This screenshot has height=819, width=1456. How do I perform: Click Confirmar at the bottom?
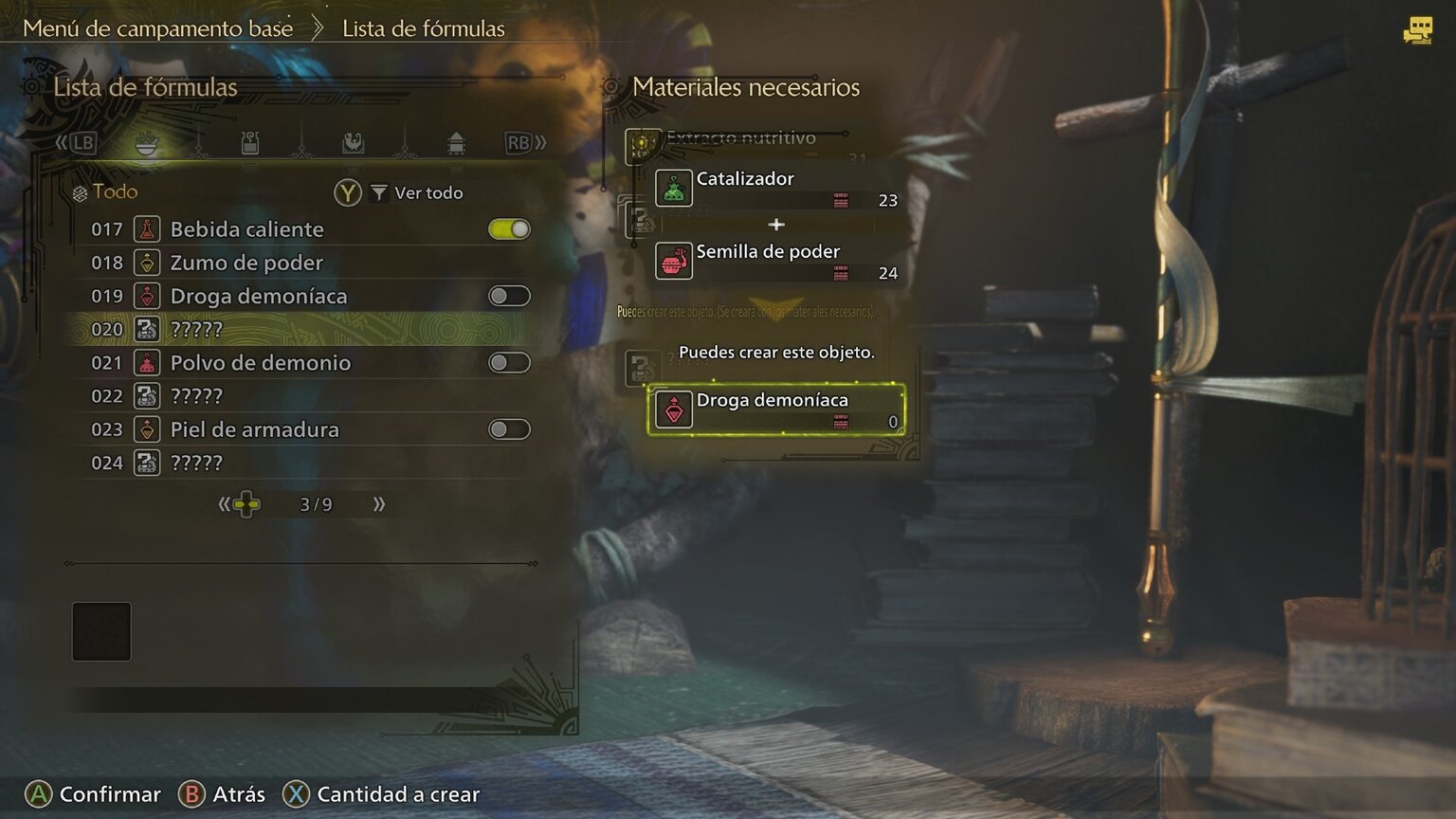click(x=92, y=793)
